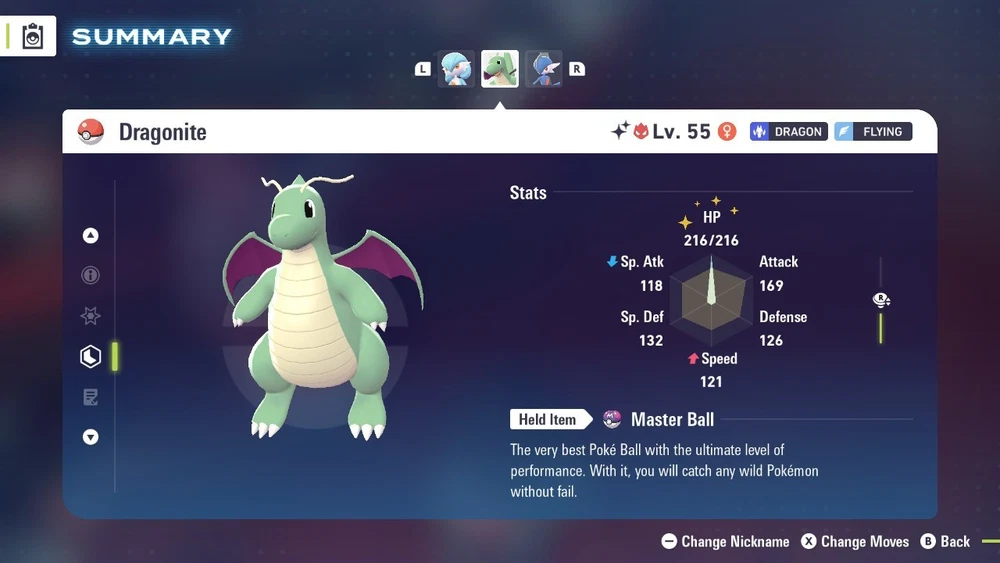Select the shiny Gardevoir party thumbnail
The width and height of the screenshot is (1000, 563).
[x=456, y=69]
